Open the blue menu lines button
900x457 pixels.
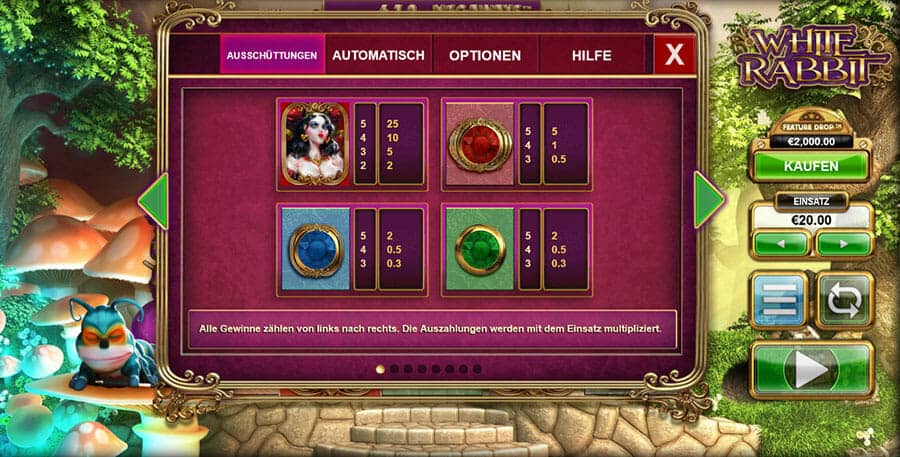[780, 300]
